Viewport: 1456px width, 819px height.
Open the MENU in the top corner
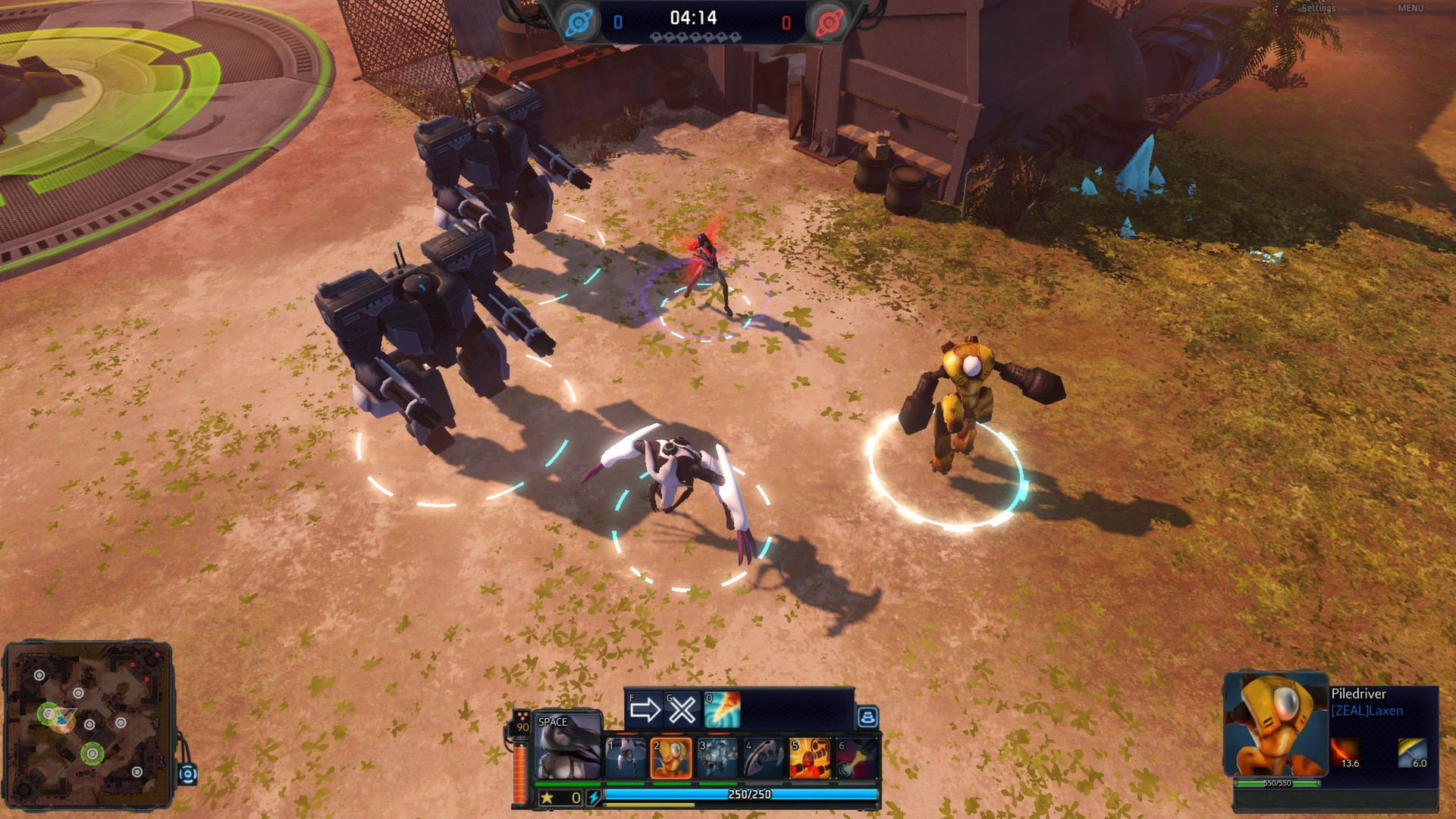pyautogui.click(x=1410, y=8)
